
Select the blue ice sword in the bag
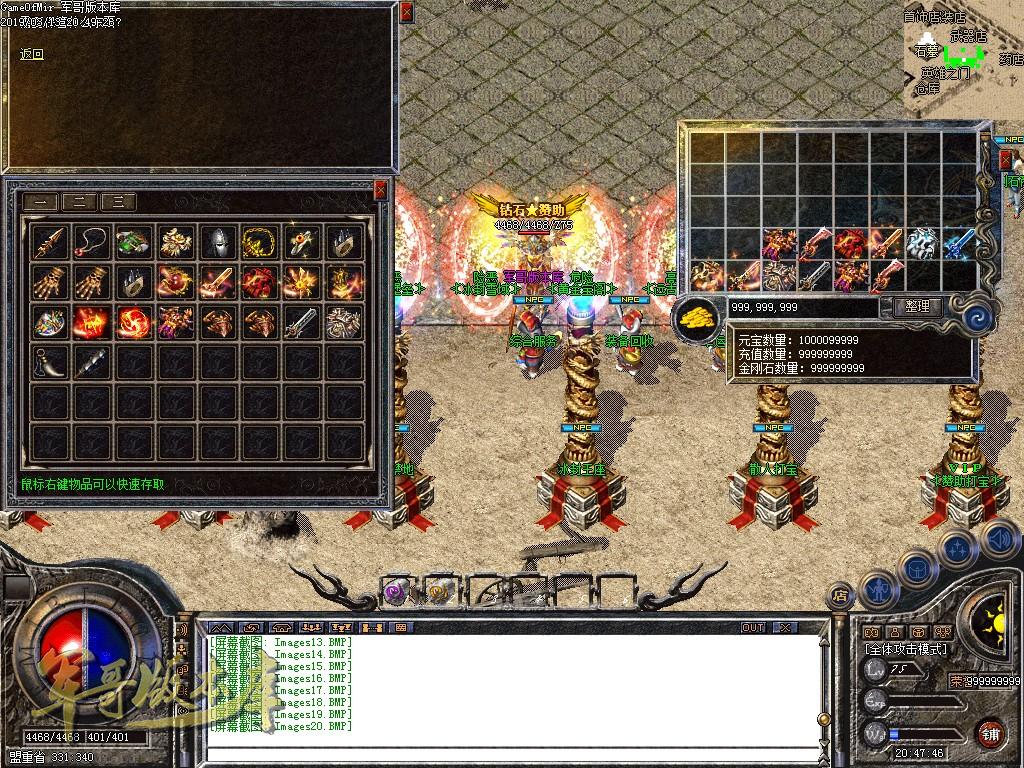(x=958, y=243)
